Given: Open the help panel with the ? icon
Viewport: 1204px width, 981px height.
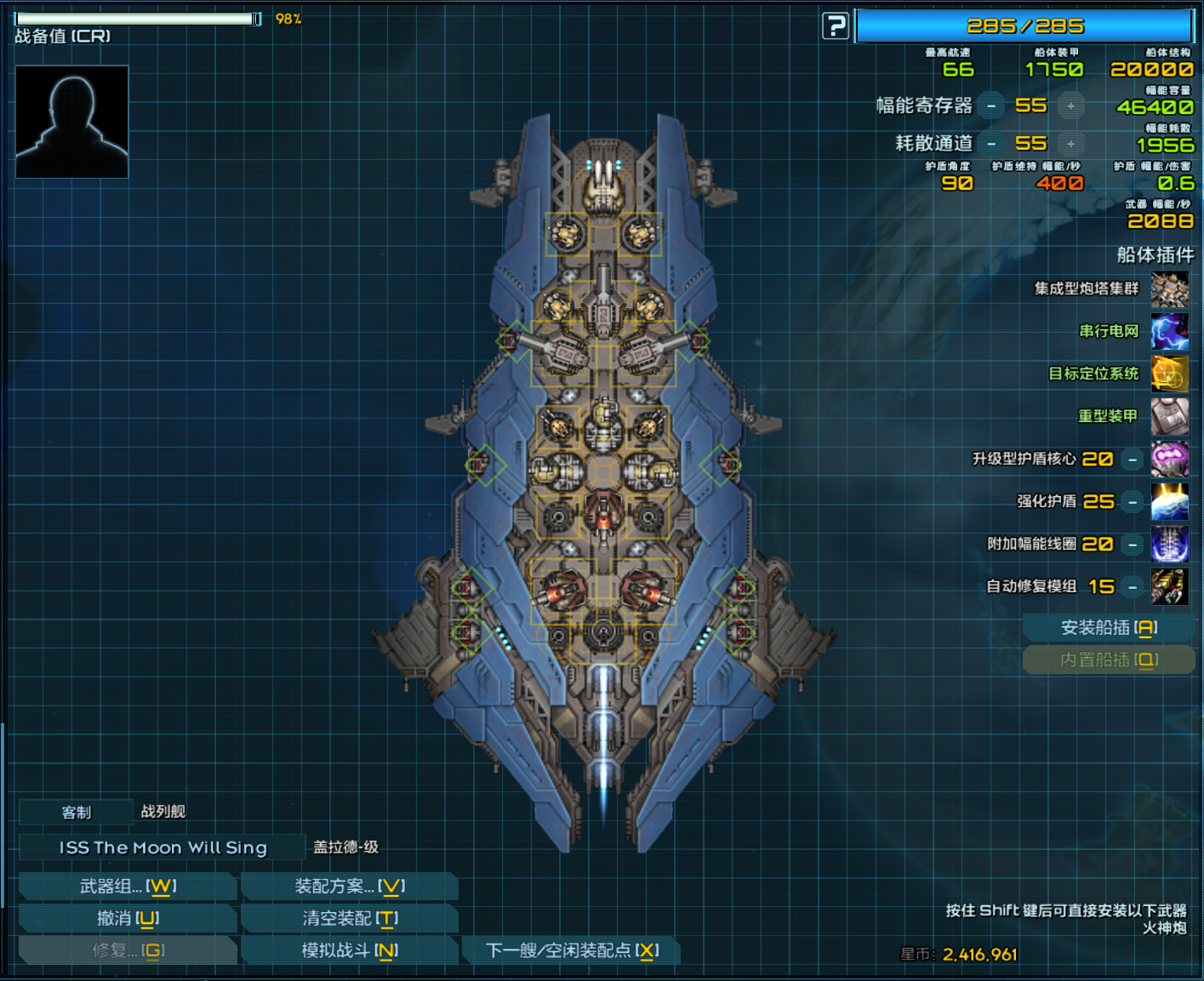Looking at the screenshot, I should [x=835, y=26].
